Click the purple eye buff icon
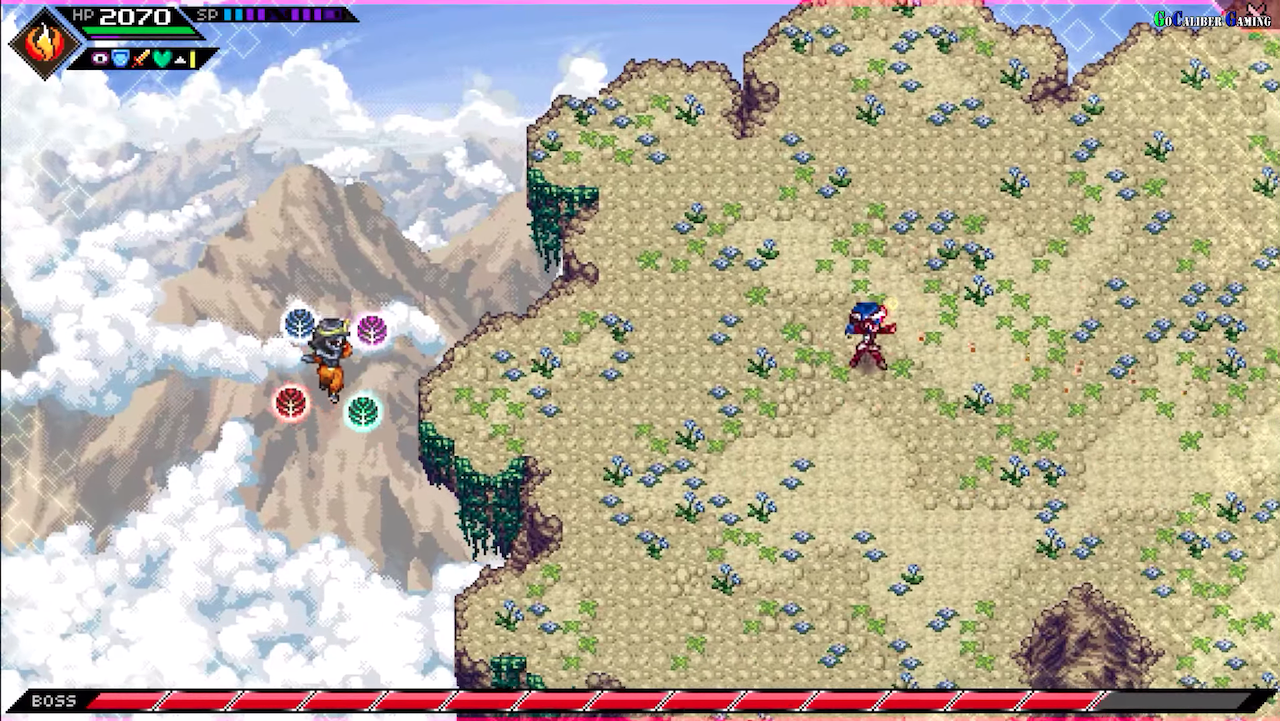The image size is (1280, 721). 99,58
